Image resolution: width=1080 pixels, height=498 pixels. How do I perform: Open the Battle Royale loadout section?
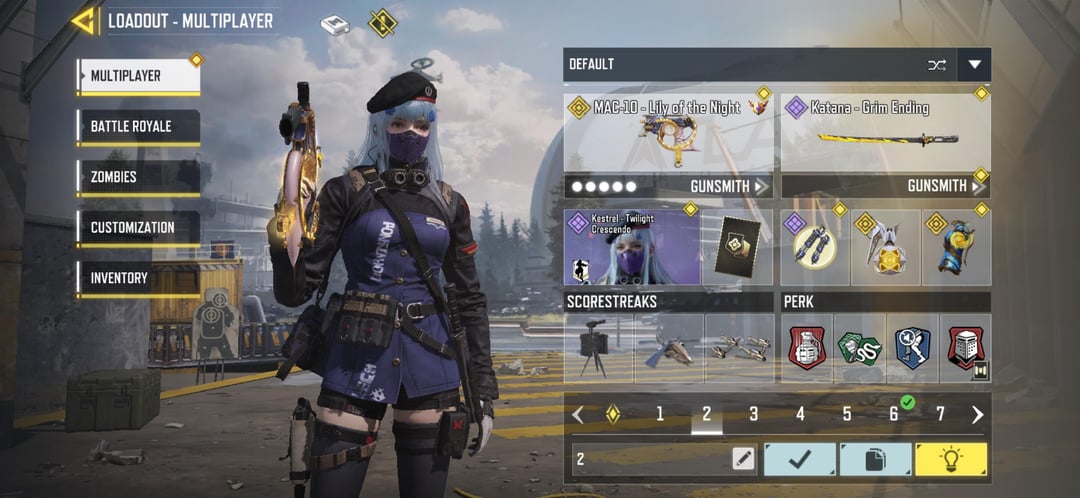point(138,127)
